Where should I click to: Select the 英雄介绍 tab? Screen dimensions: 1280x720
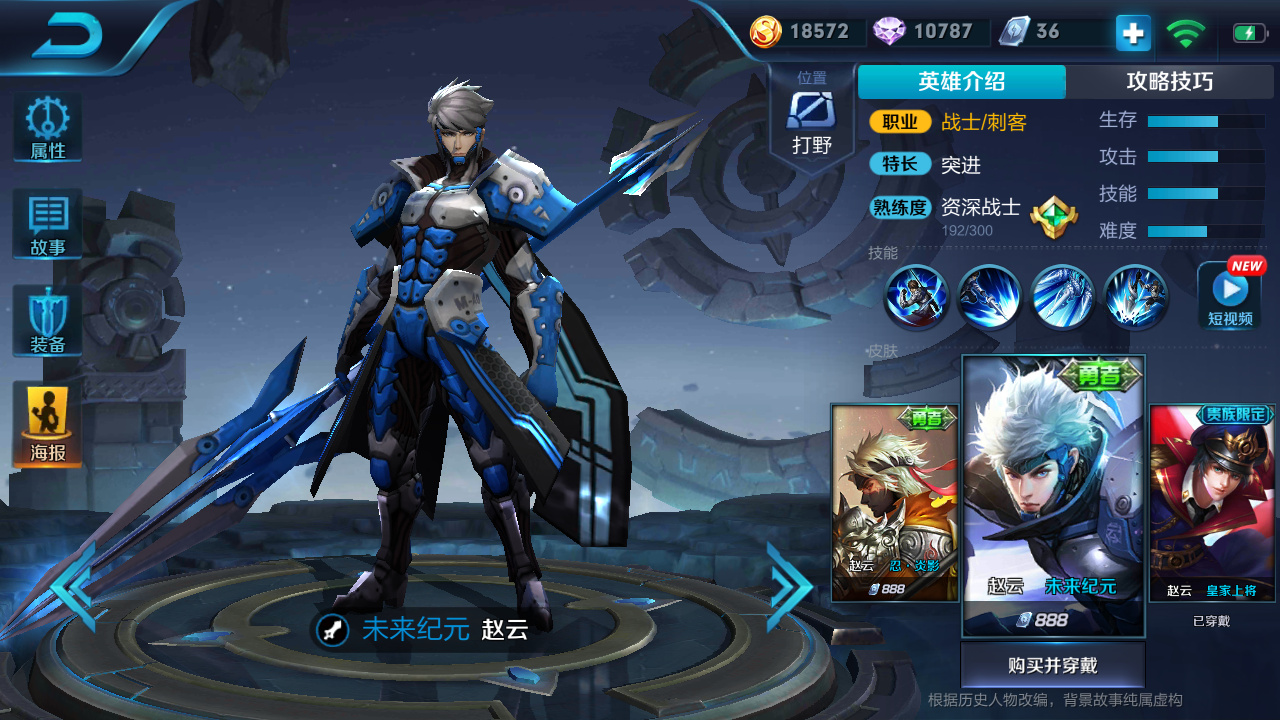(x=961, y=82)
